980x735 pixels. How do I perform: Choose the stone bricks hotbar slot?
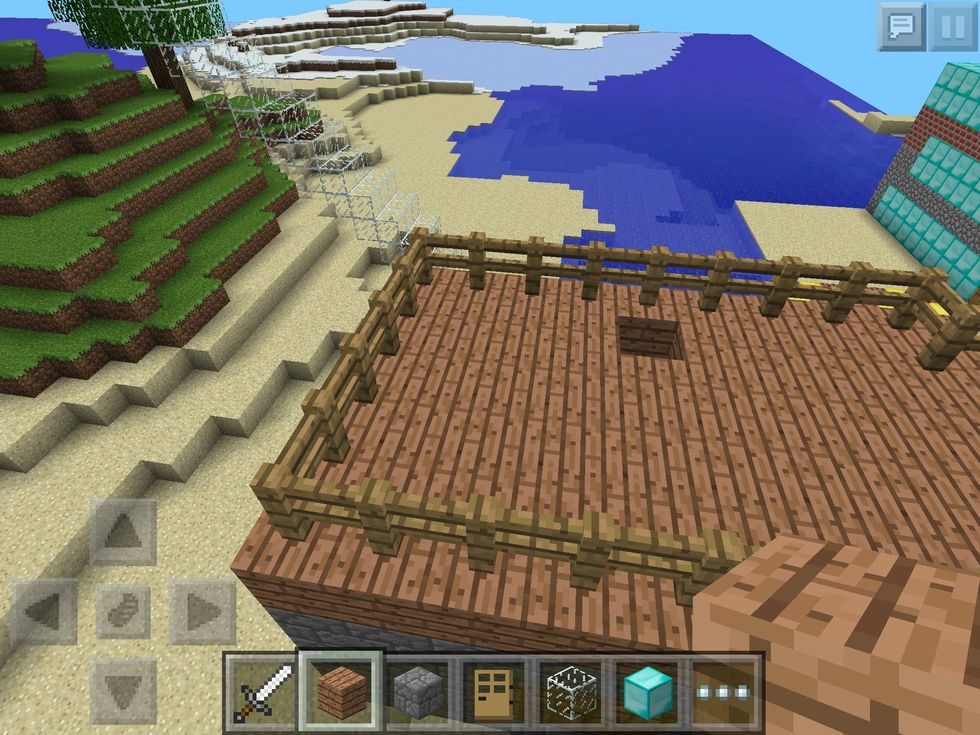[x=418, y=691]
